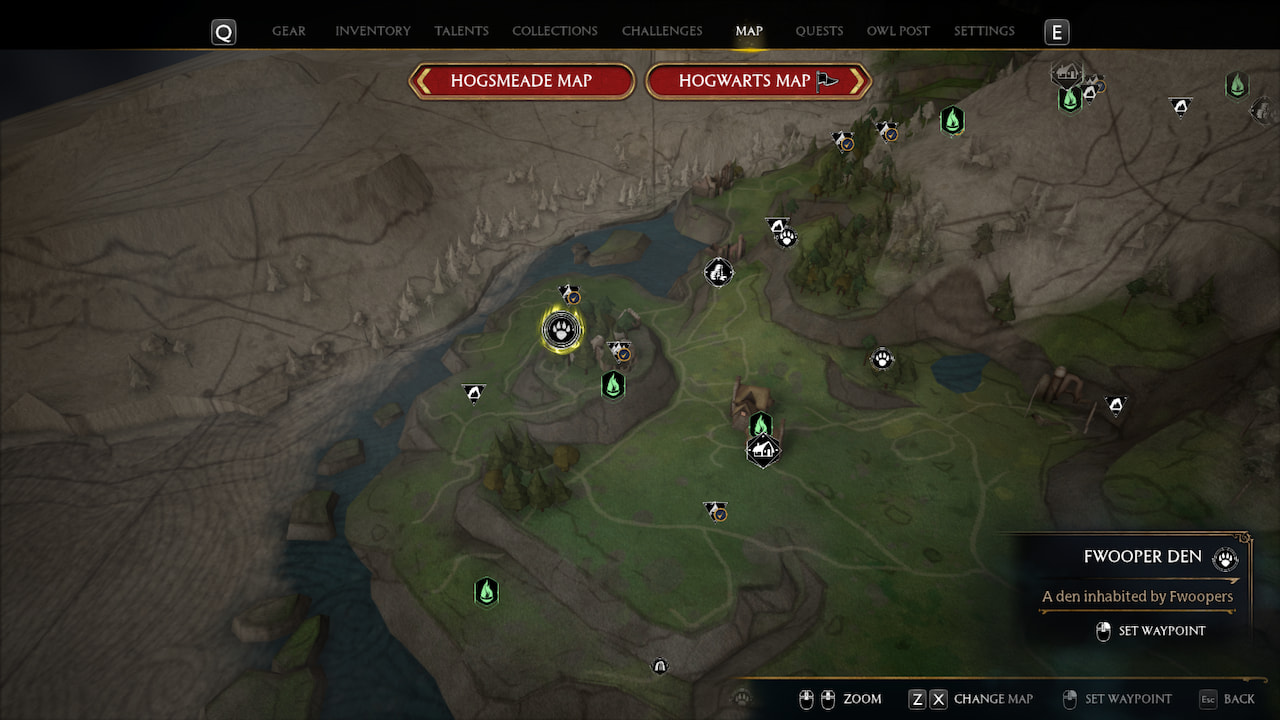Open the Owl Post tab

coord(898,31)
